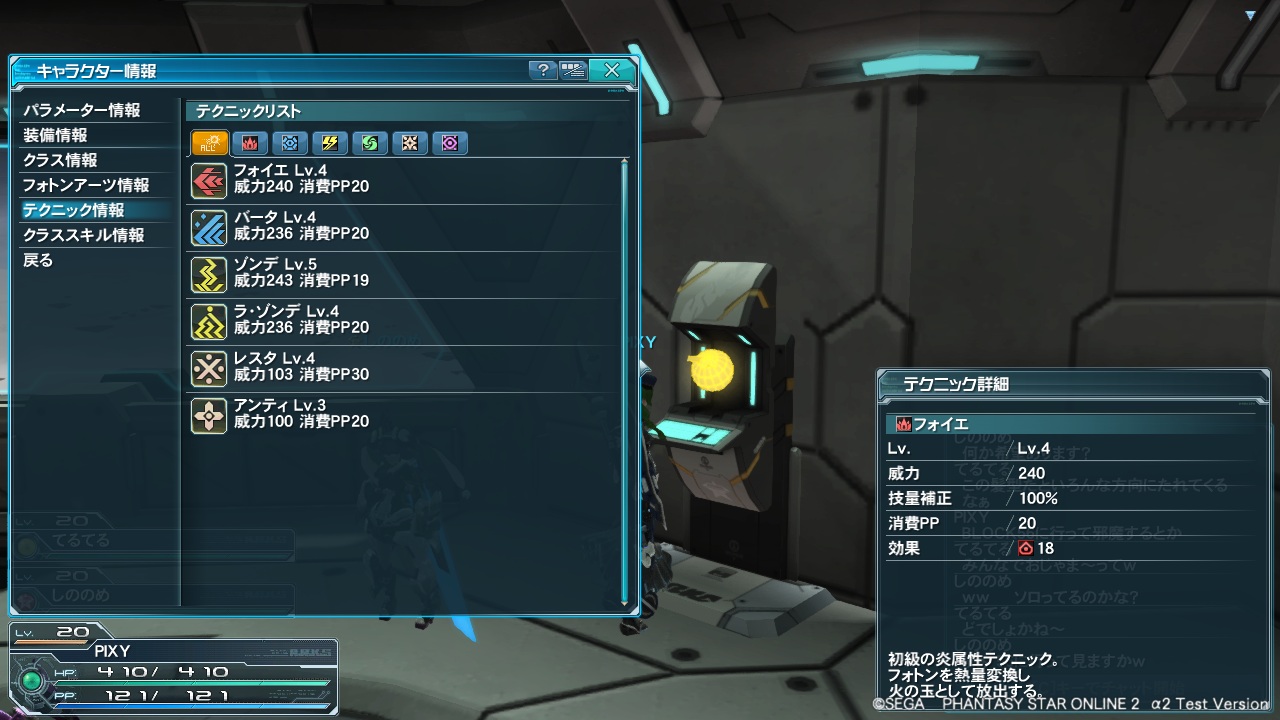This screenshot has width=1280, height=720.
Task: Filter techniques by light element
Action: coord(410,143)
